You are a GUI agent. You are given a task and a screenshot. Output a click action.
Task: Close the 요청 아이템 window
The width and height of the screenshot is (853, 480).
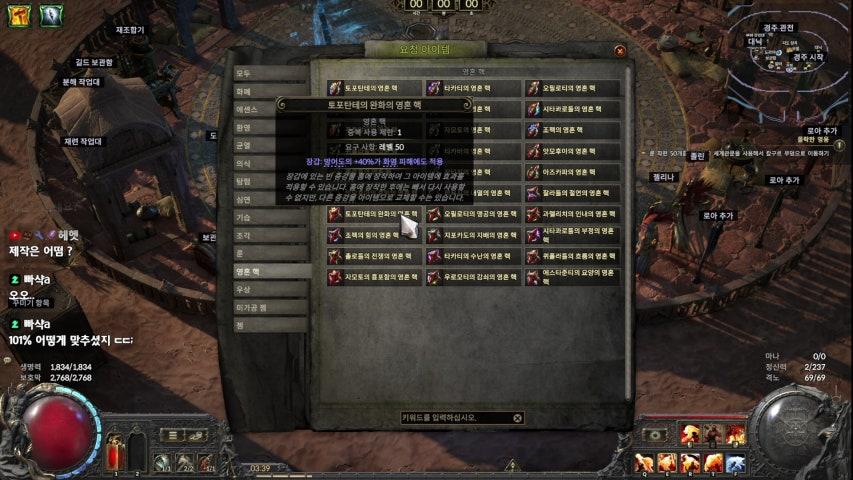[620, 50]
